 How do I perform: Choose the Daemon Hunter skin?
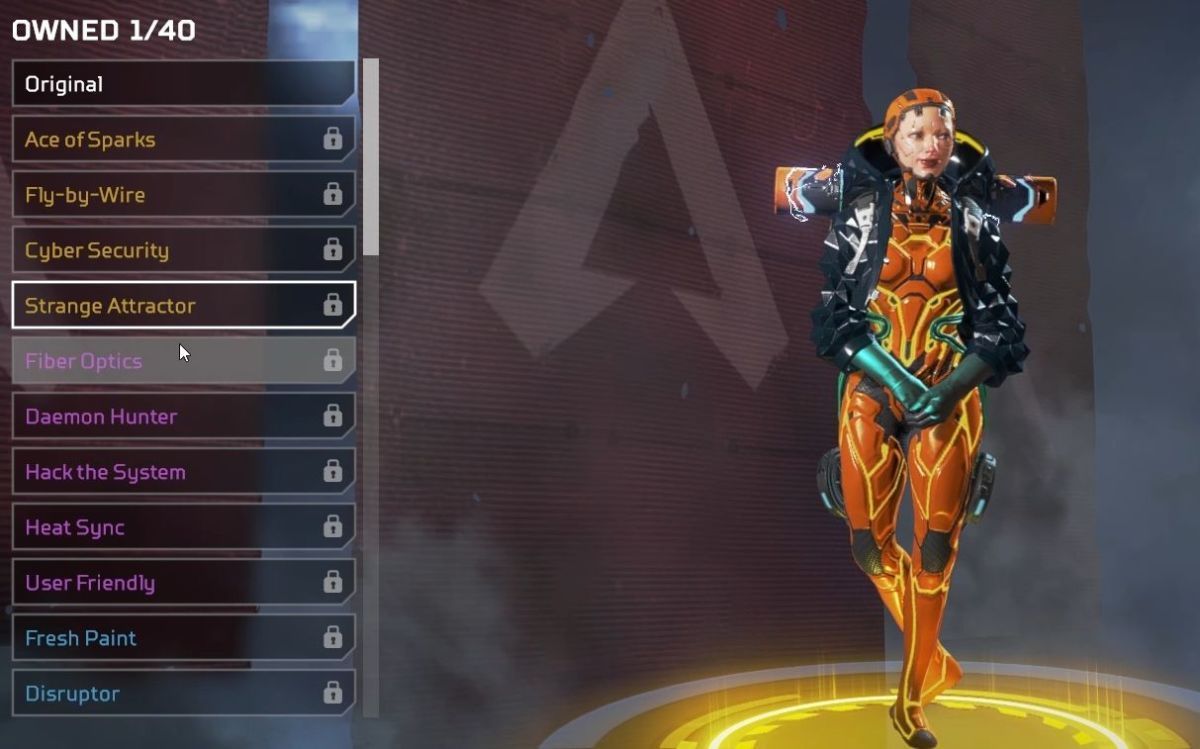pyautogui.click(x=183, y=416)
